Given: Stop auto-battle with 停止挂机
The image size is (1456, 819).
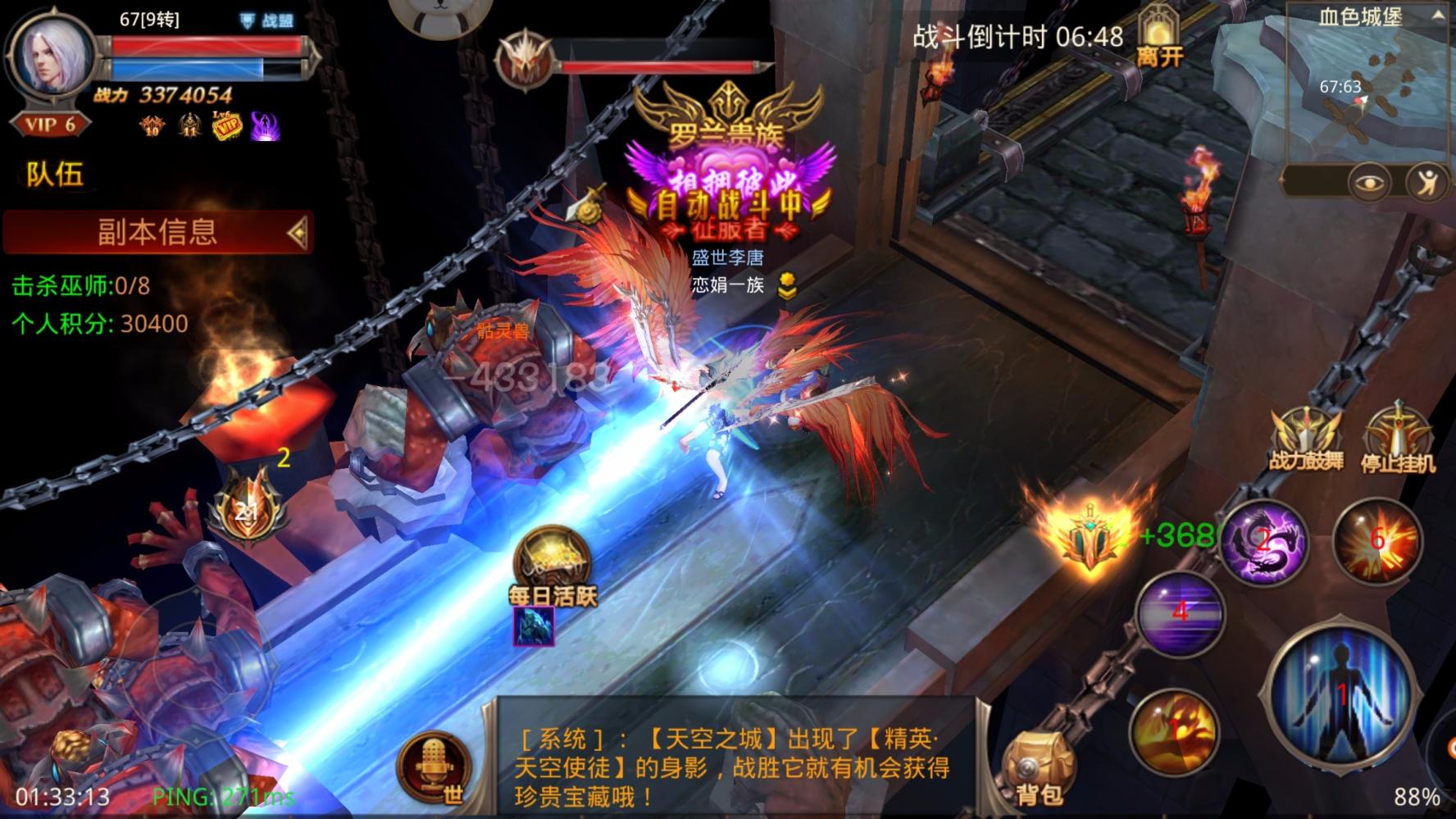Looking at the screenshot, I should [1398, 439].
